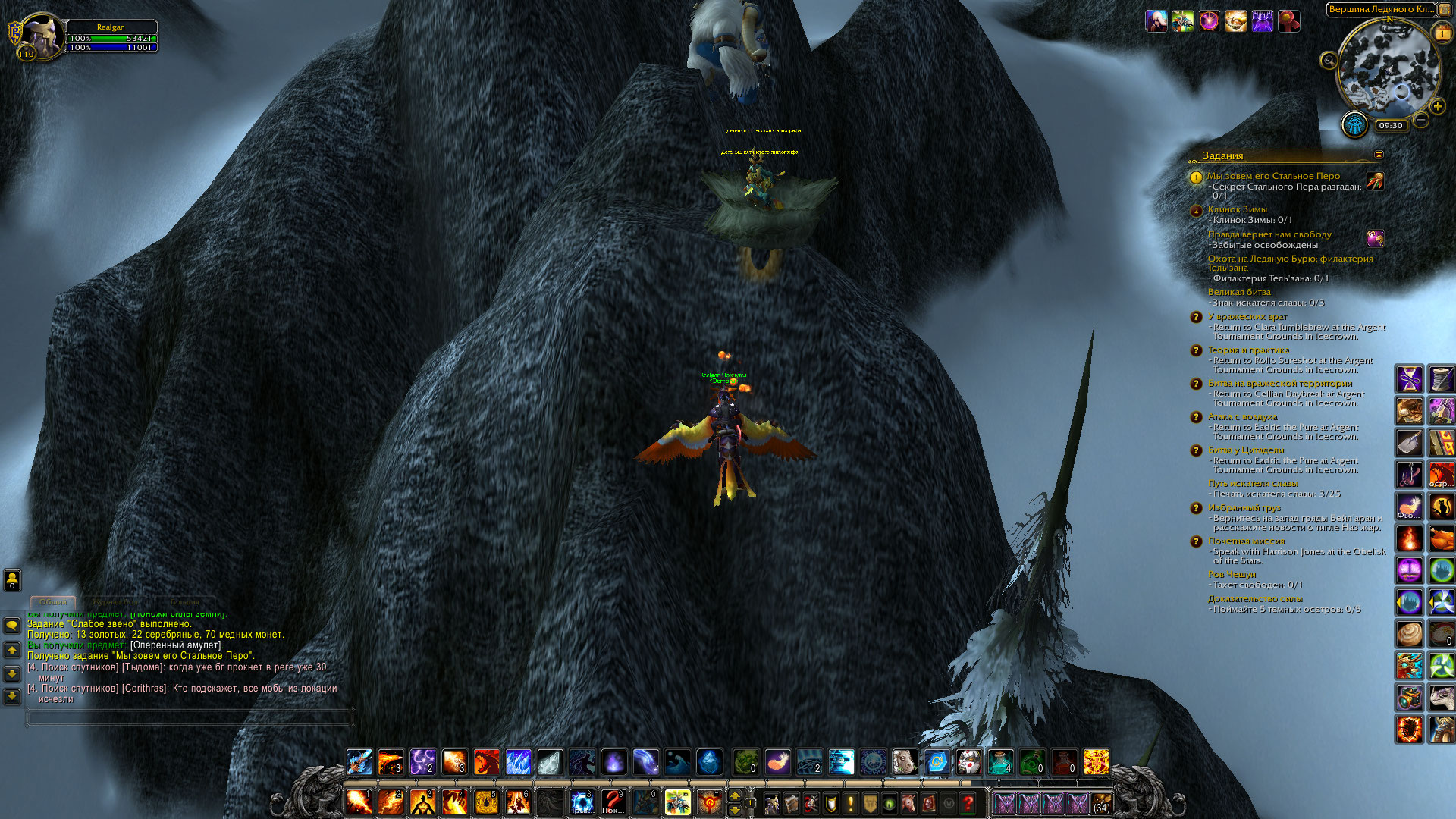The height and width of the screenshot is (819, 1456).
Task: Open the quest log exclamation mark button
Action: pyautogui.click(x=850, y=802)
